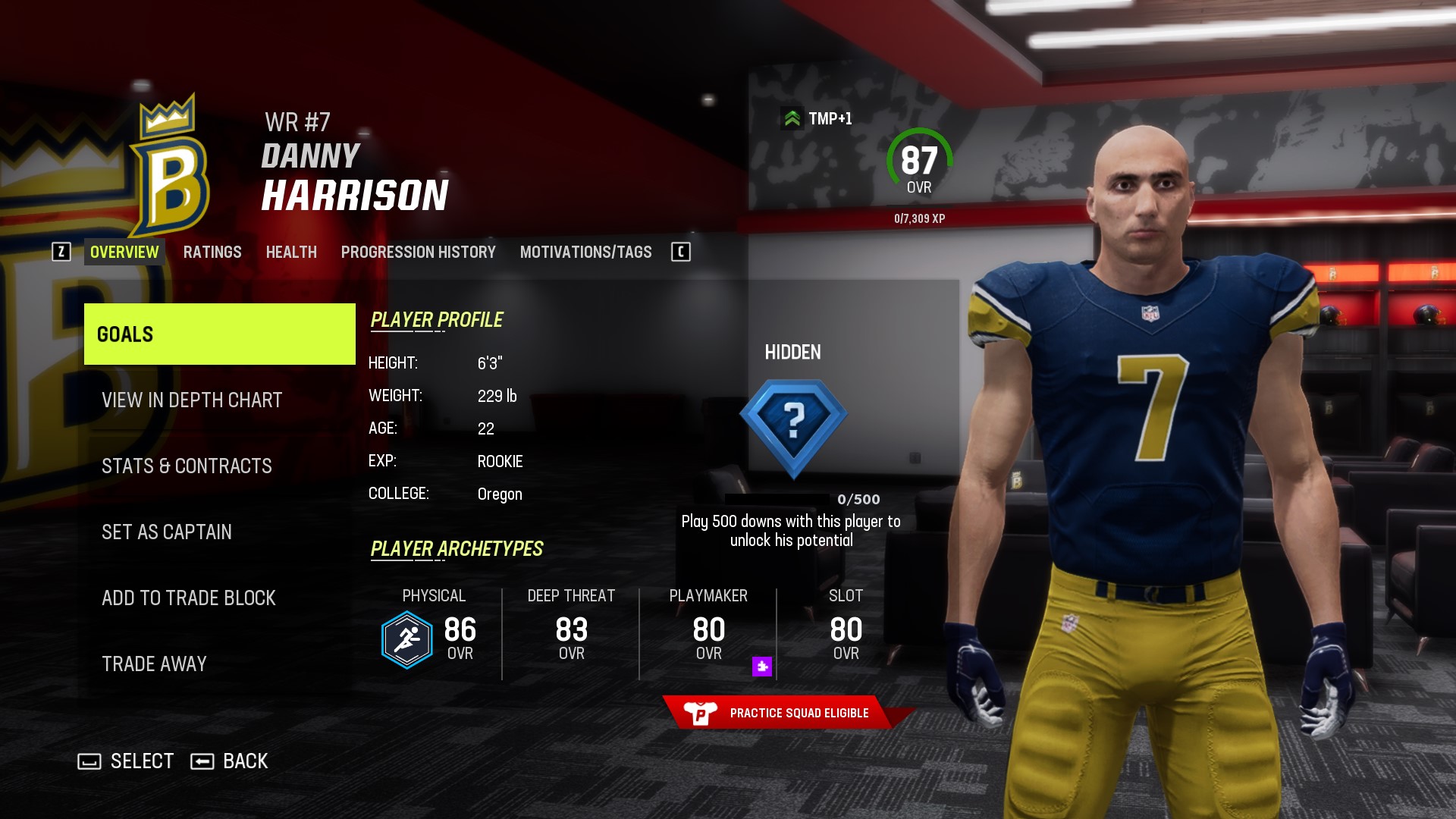Switch to Motivations/Tags tab
Image resolution: width=1456 pixels, height=819 pixels.
[585, 253]
